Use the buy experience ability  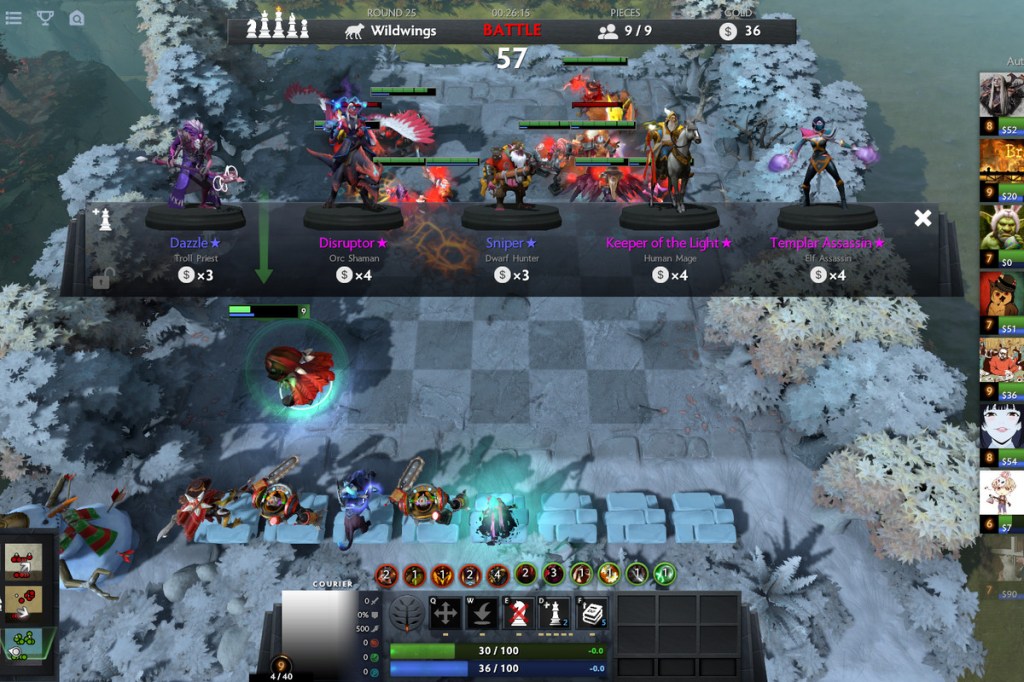click(556, 613)
